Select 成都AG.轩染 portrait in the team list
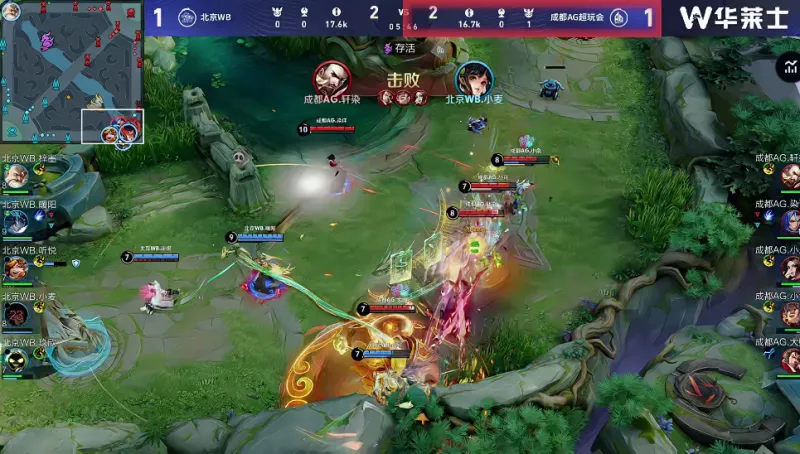The width and height of the screenshot is (800, 454). [x=790, y=178]
